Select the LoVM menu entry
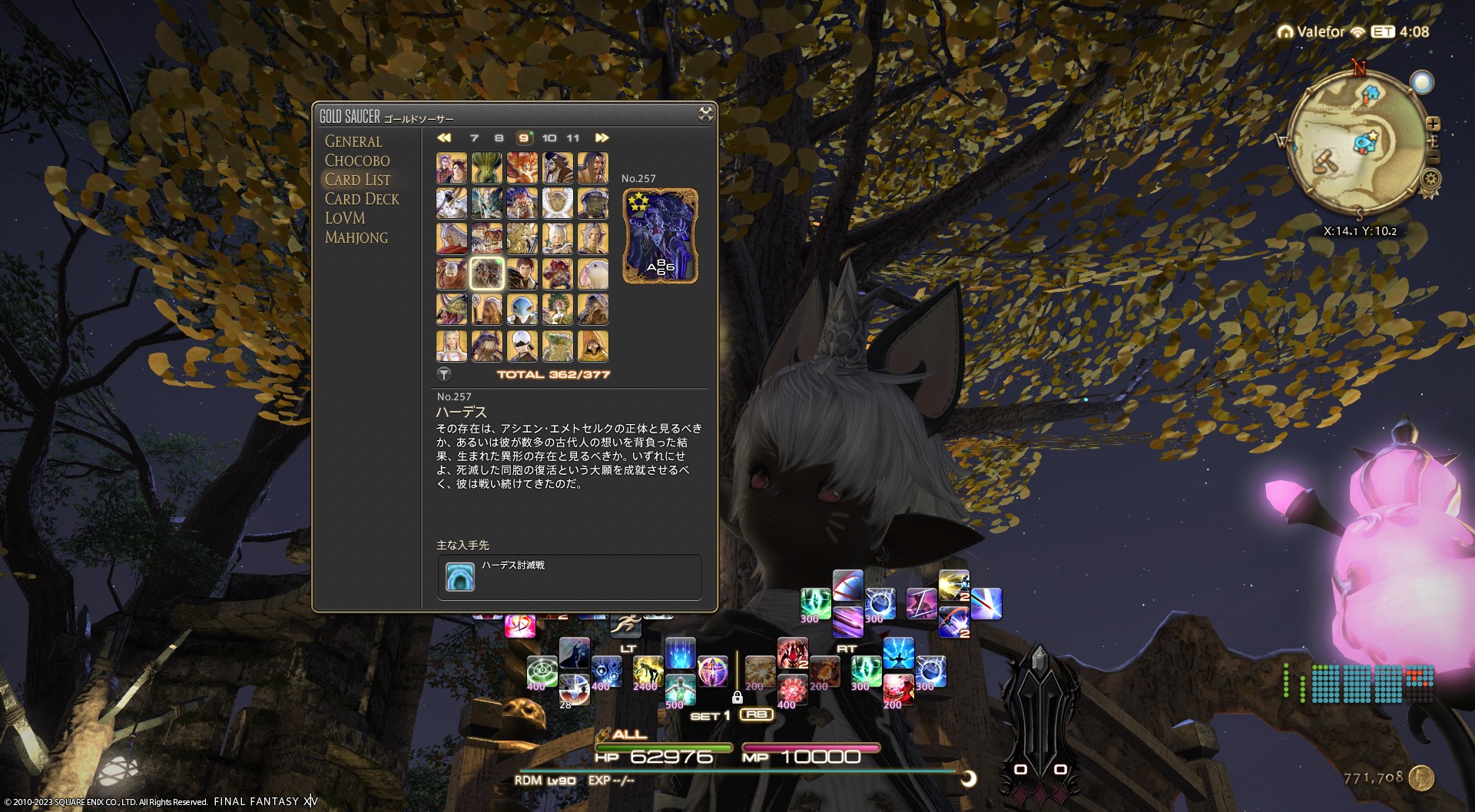The height and width of the screenshot is (812, 1475). pos(345,218)
